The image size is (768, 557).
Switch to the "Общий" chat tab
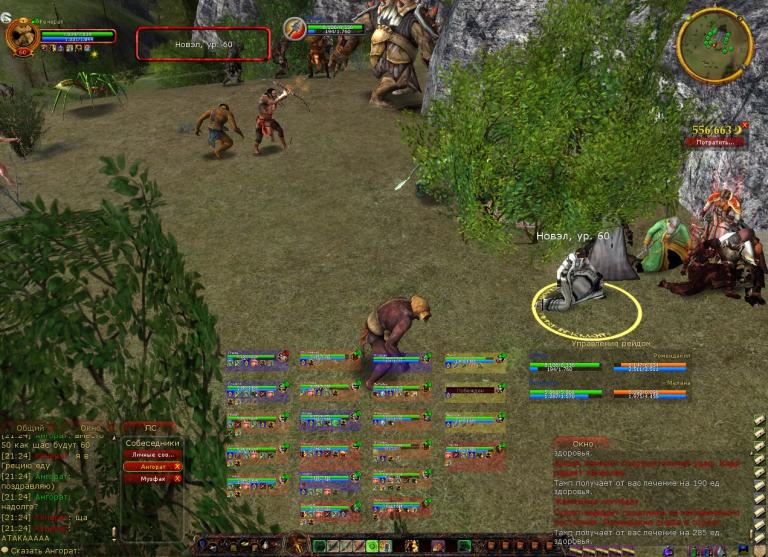point(31,427)
